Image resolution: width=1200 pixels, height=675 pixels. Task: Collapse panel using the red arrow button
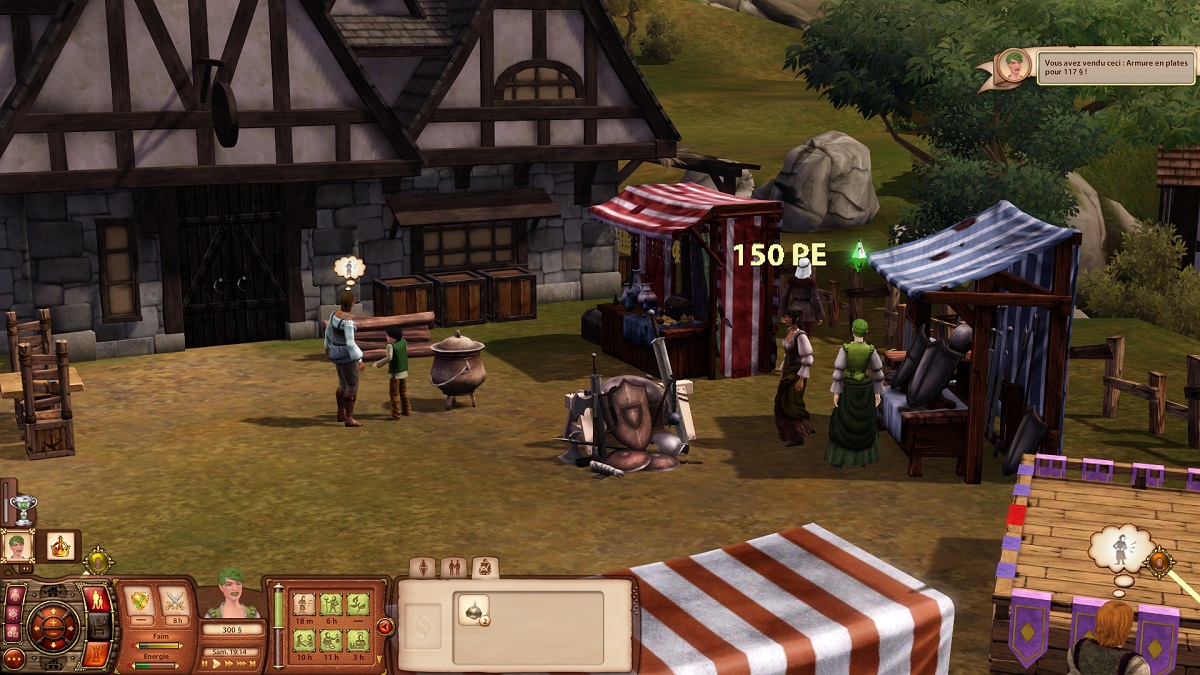[384, 627]
